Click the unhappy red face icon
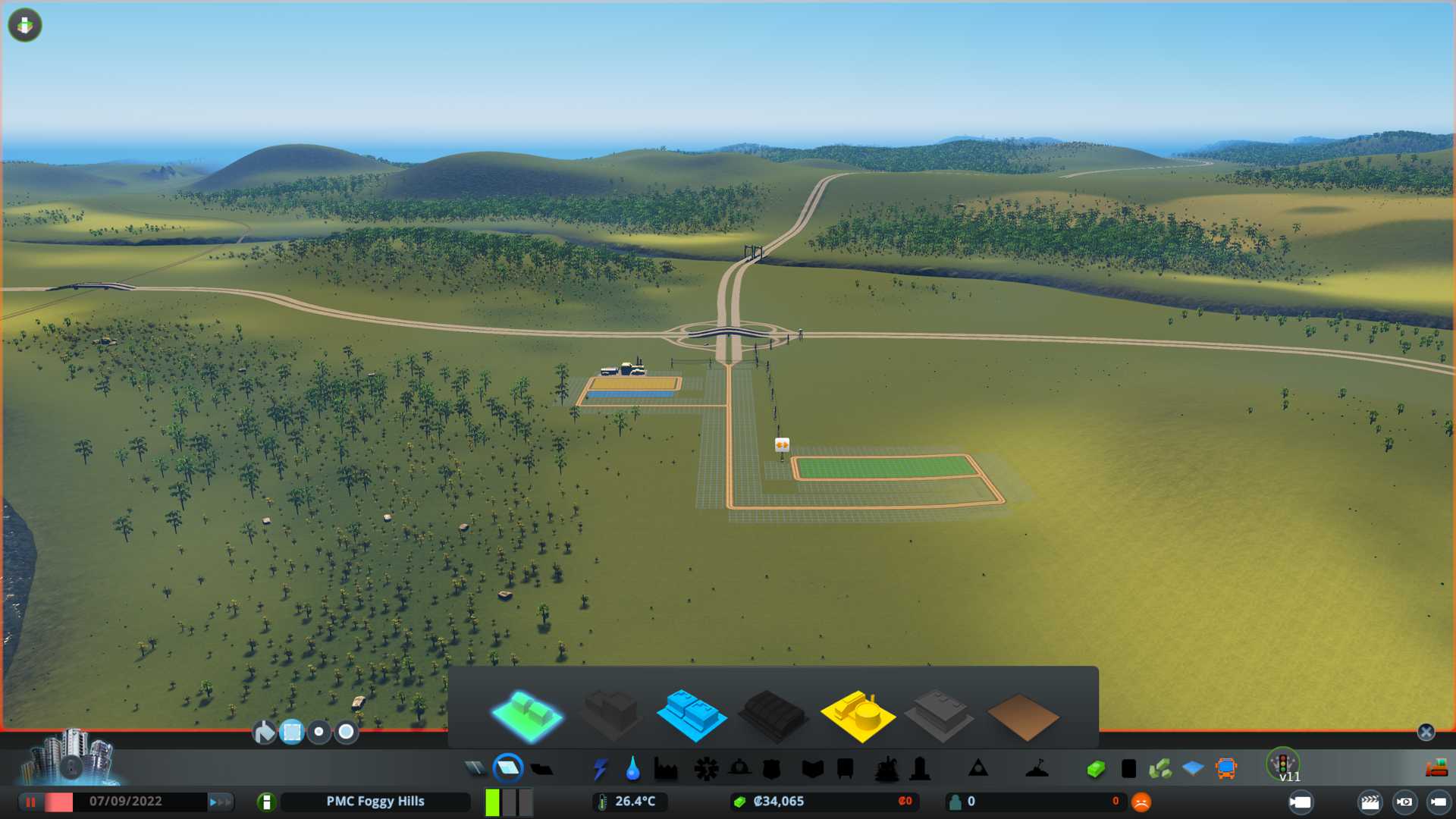The image size is (1456, 819). (1141, 802)
